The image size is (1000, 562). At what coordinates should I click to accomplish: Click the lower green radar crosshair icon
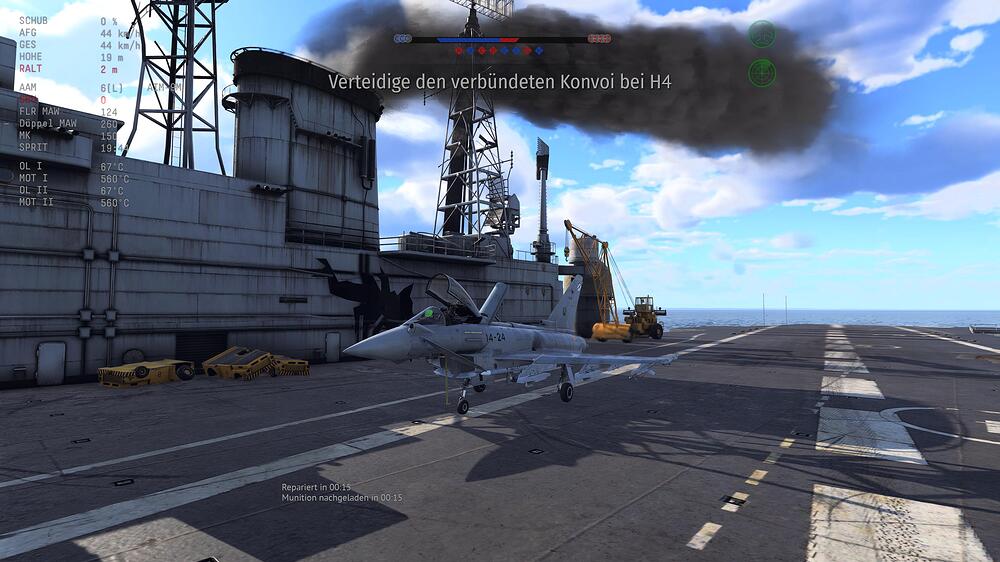[762, 72]
